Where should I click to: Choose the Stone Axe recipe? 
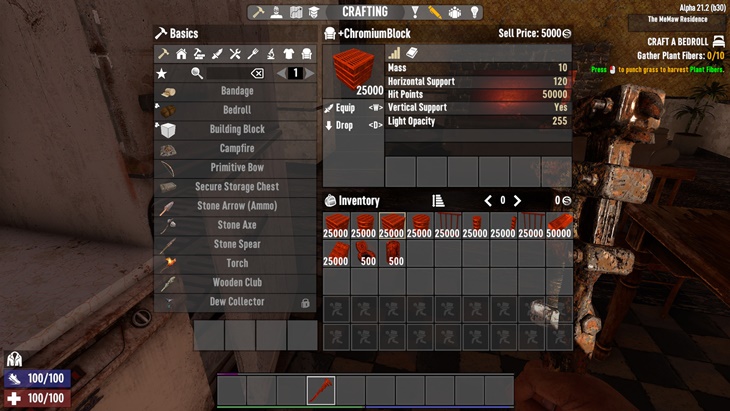pyautogui.click(x=236, y=225)
